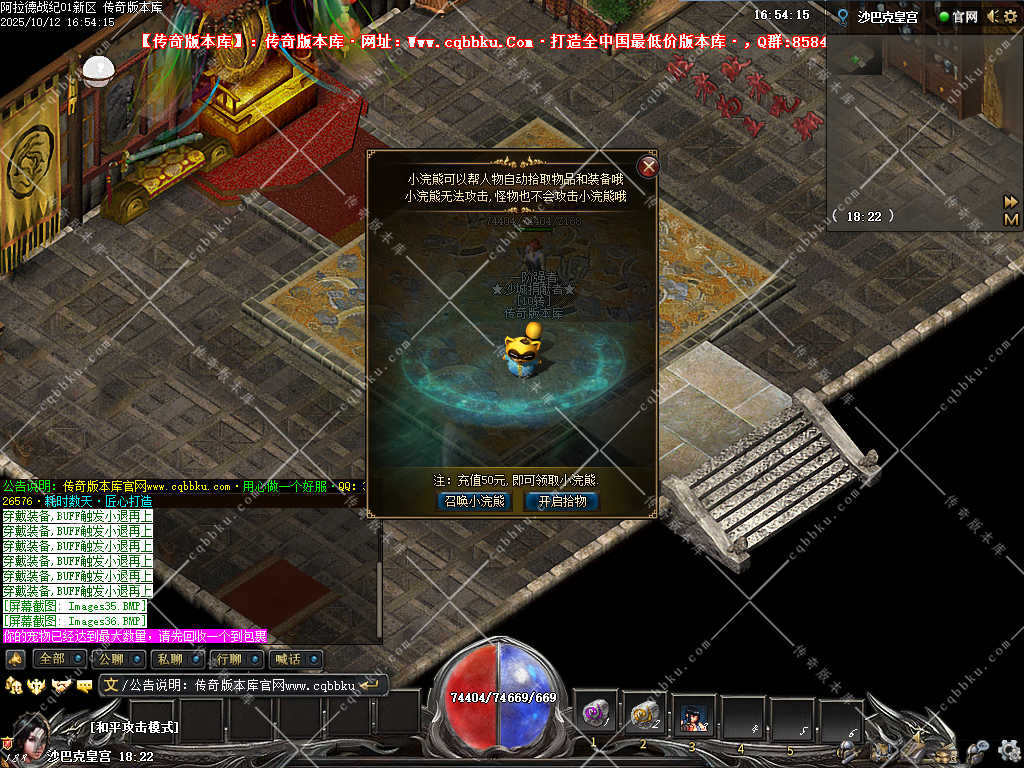Select the 全部 chat channel tab
1024x768 pixels.
pos(53,659)
